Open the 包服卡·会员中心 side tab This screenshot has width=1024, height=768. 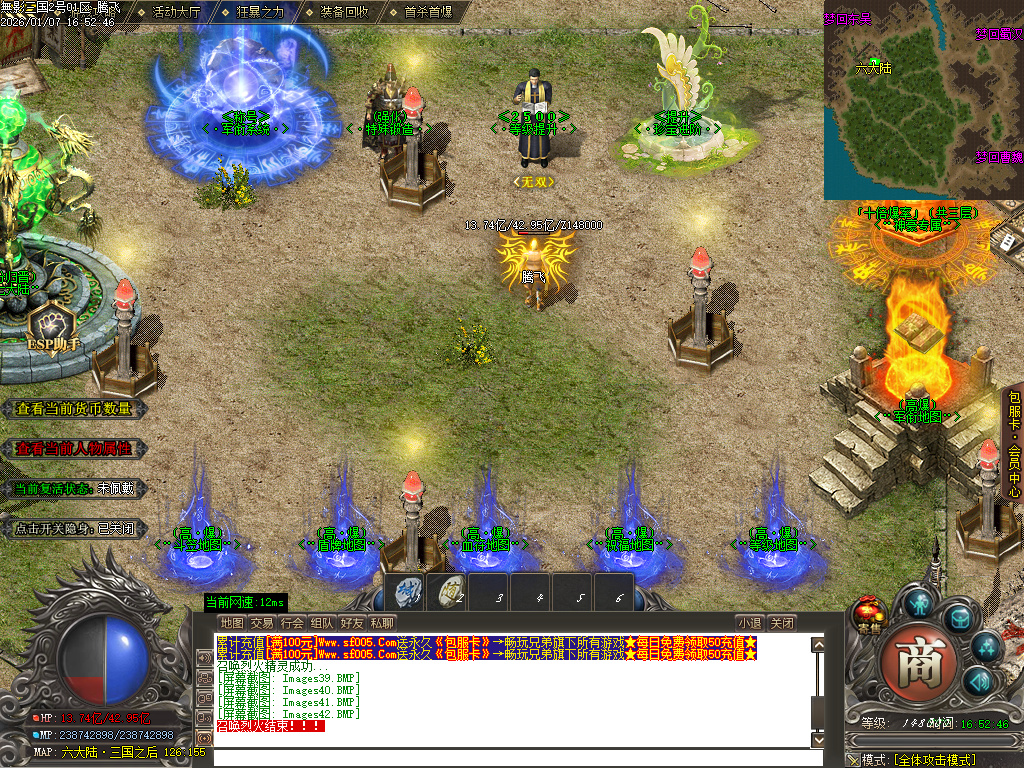[1013, 444]
